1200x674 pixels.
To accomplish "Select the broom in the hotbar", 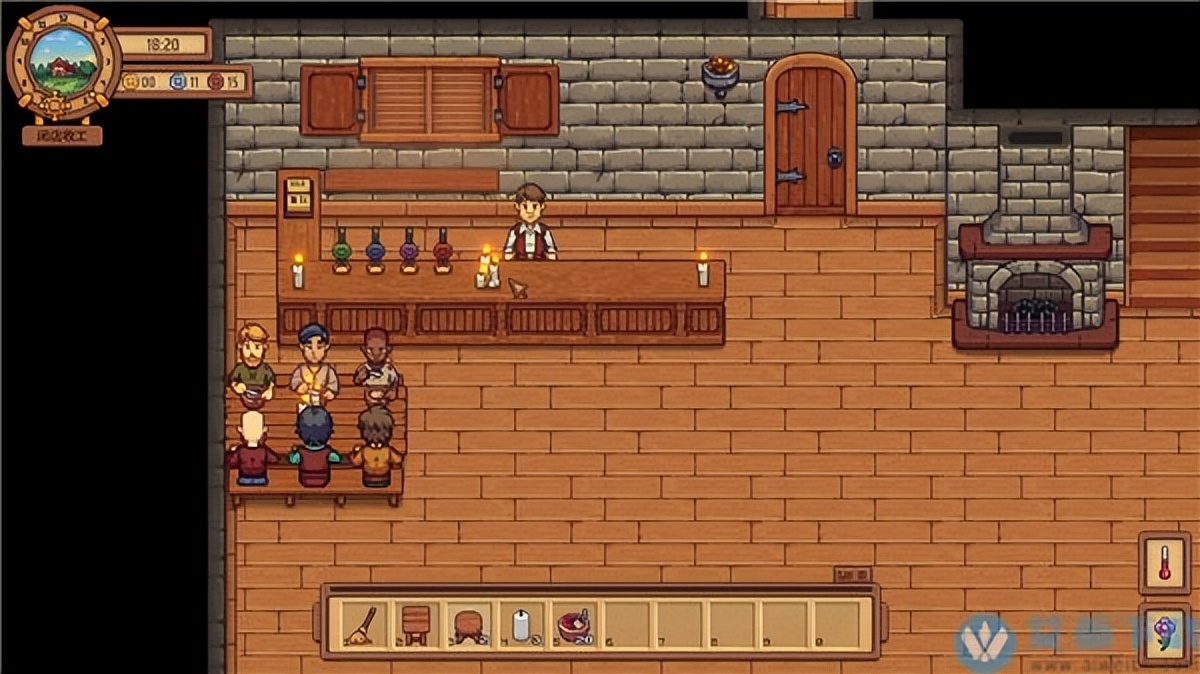I will click(x=358, y=625).
